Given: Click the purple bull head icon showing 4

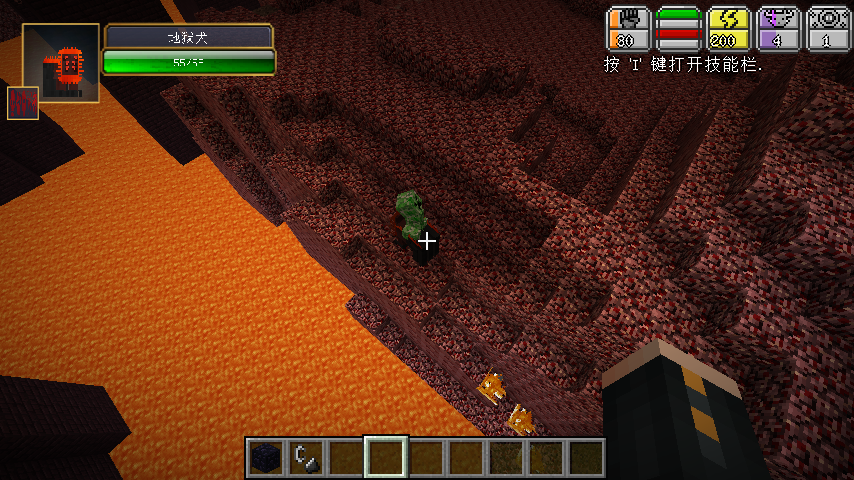Looking at the screenshot, I should [778, 29].
